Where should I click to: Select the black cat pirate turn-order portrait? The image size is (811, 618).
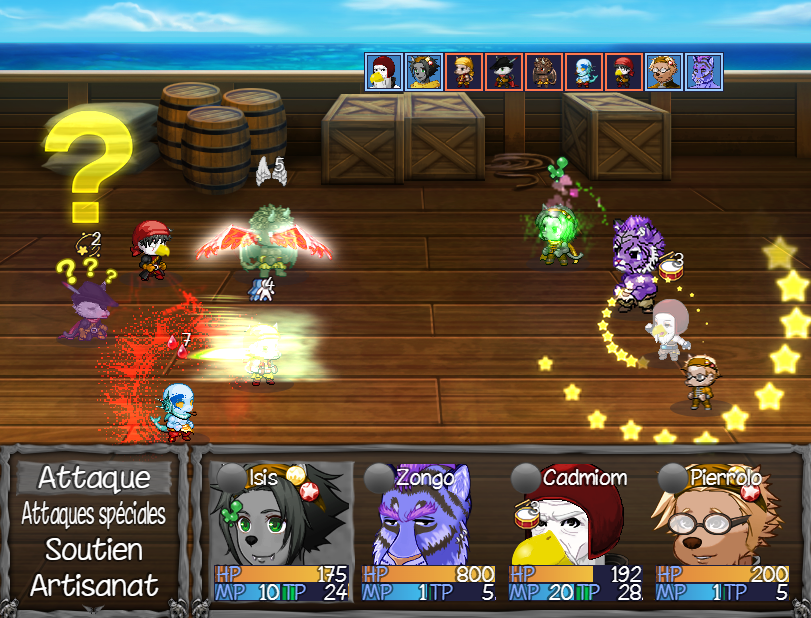tap(503, 72)
